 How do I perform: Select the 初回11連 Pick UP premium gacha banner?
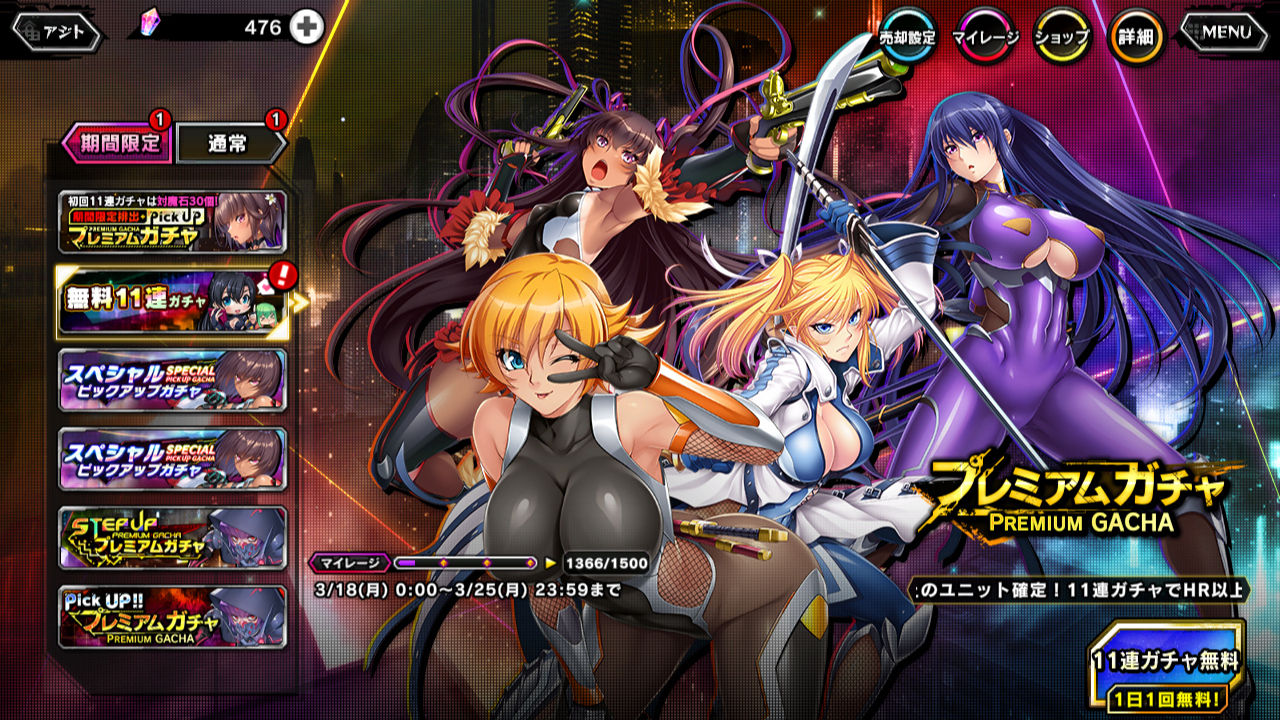click(173, 222)
